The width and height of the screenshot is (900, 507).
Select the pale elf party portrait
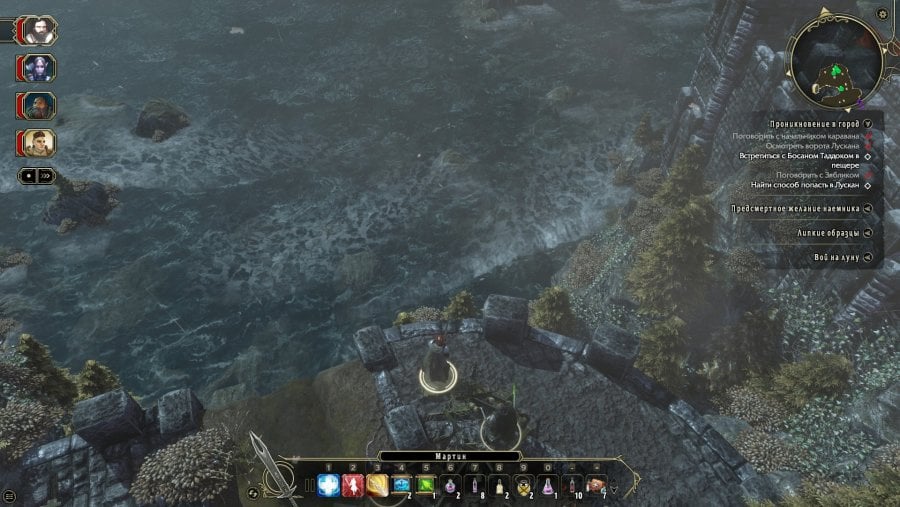coord(39,68)
